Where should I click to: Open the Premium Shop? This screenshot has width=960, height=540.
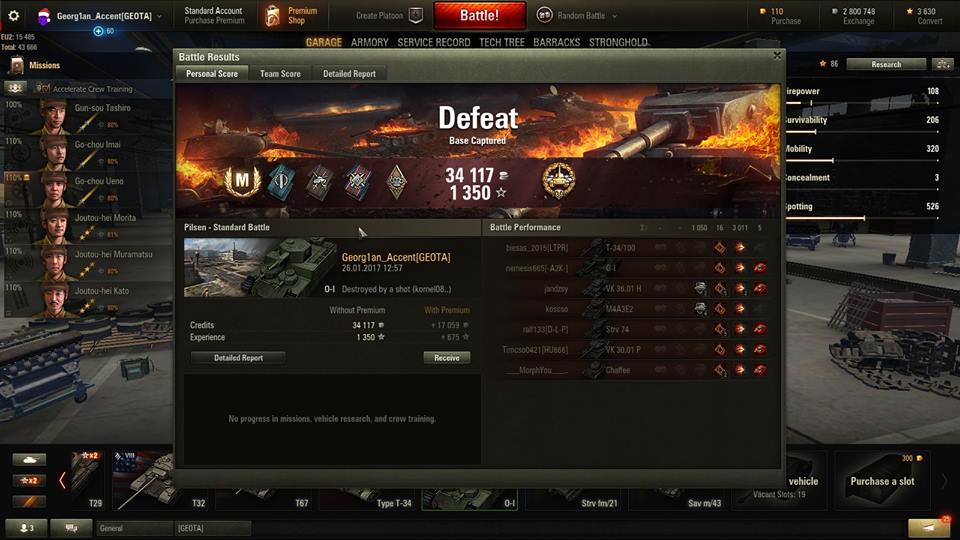291,15
